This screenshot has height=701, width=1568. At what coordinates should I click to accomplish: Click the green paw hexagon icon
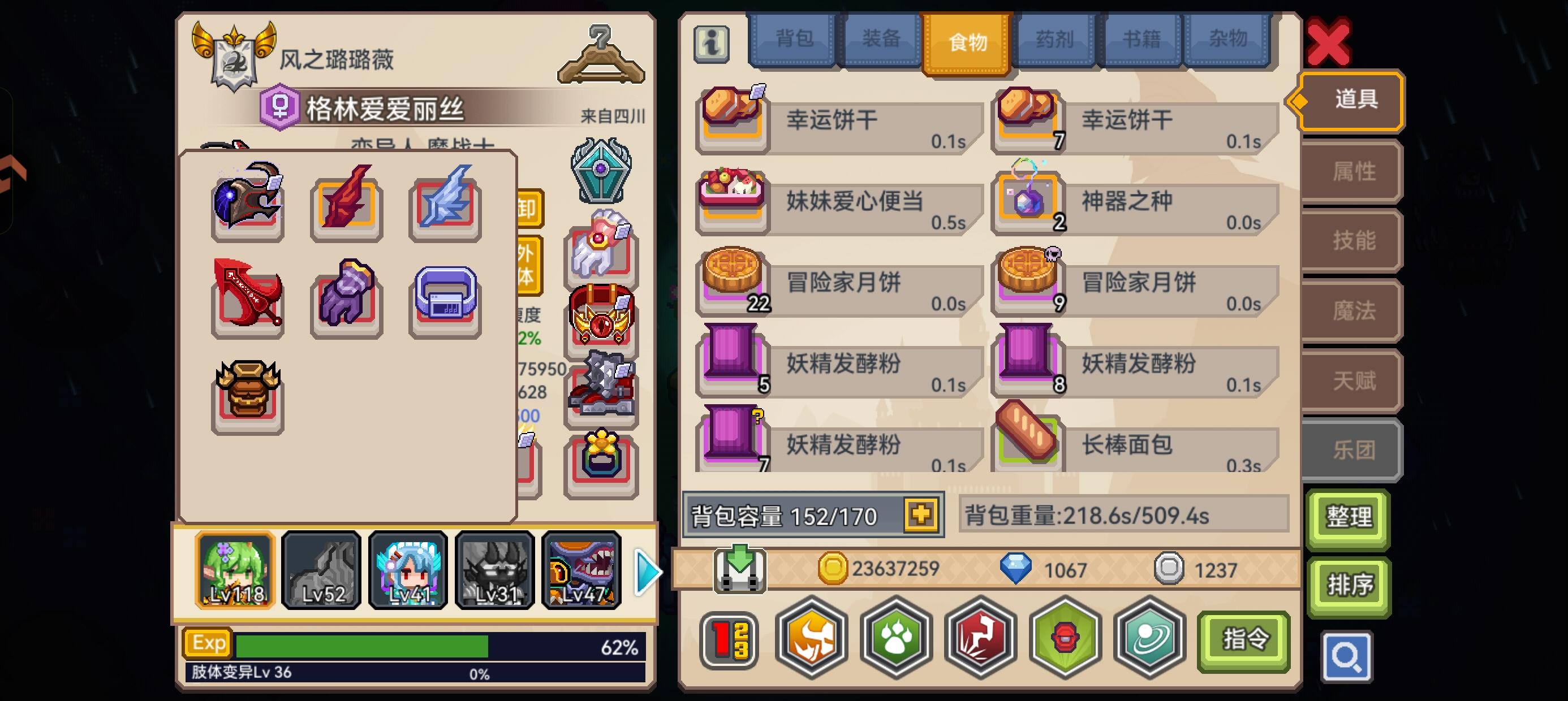(x=895, y=639)
